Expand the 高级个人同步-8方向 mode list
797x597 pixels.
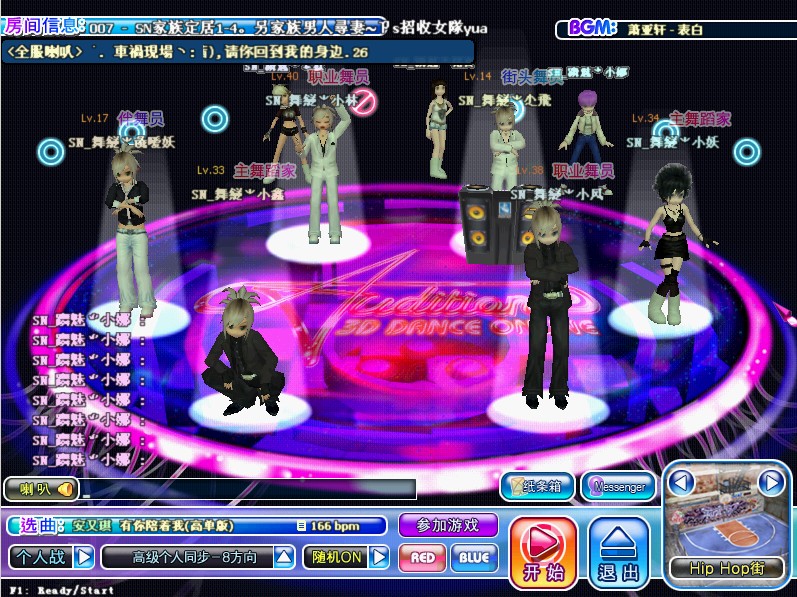[285, 557]
